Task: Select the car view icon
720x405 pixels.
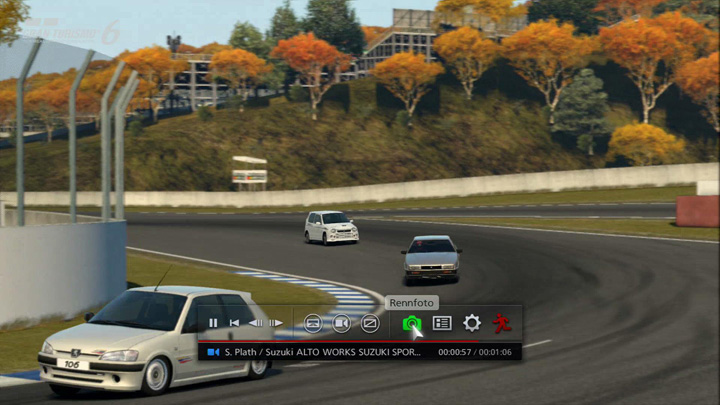Action: (x=313, y=323)
